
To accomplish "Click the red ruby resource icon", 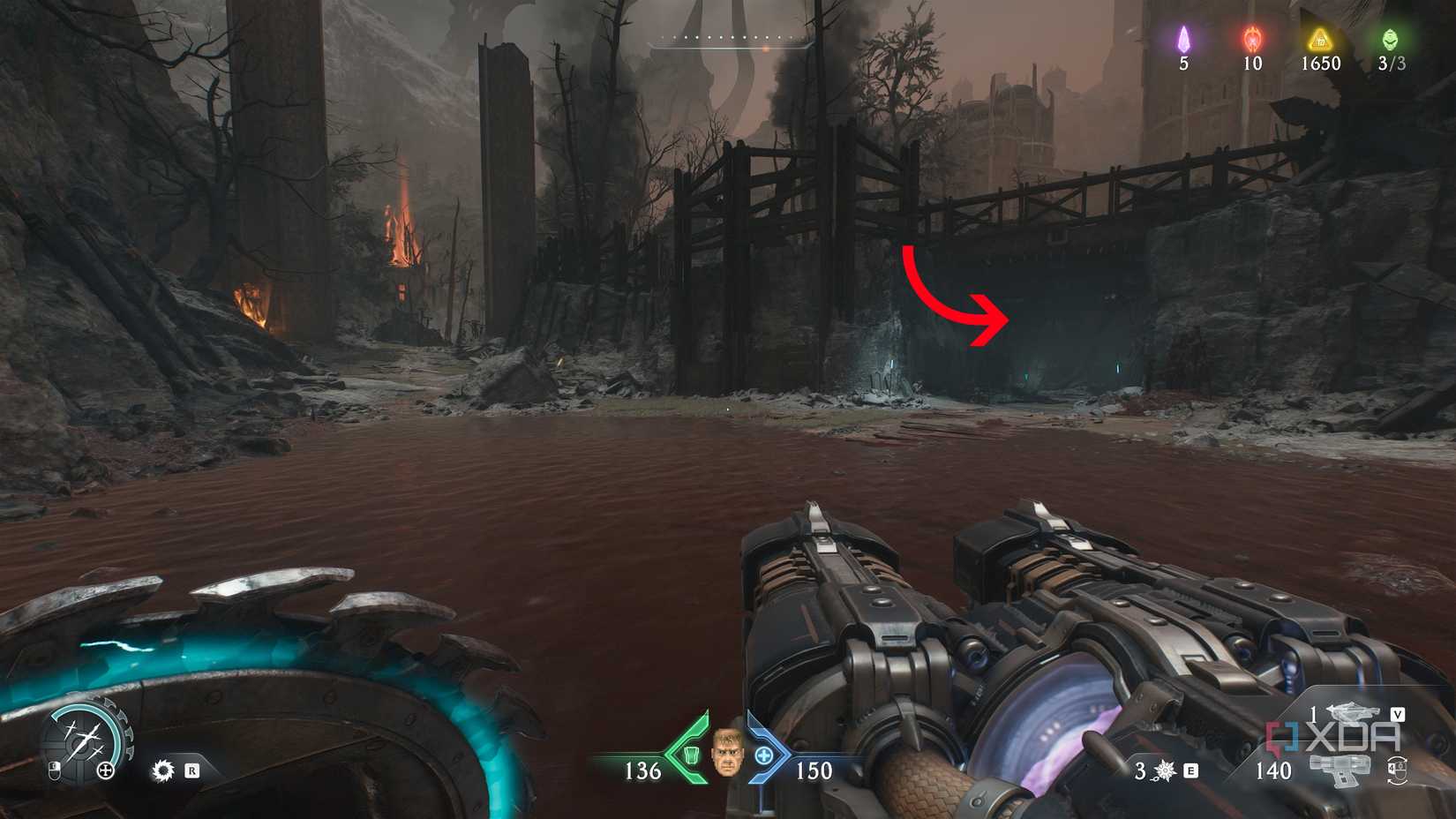I will (x=1252, y=39).
